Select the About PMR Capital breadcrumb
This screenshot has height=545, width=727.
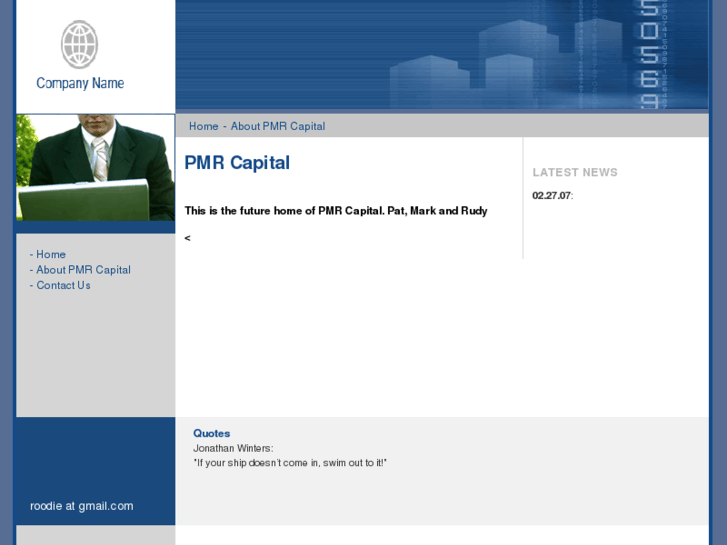(x=278, y=126)
